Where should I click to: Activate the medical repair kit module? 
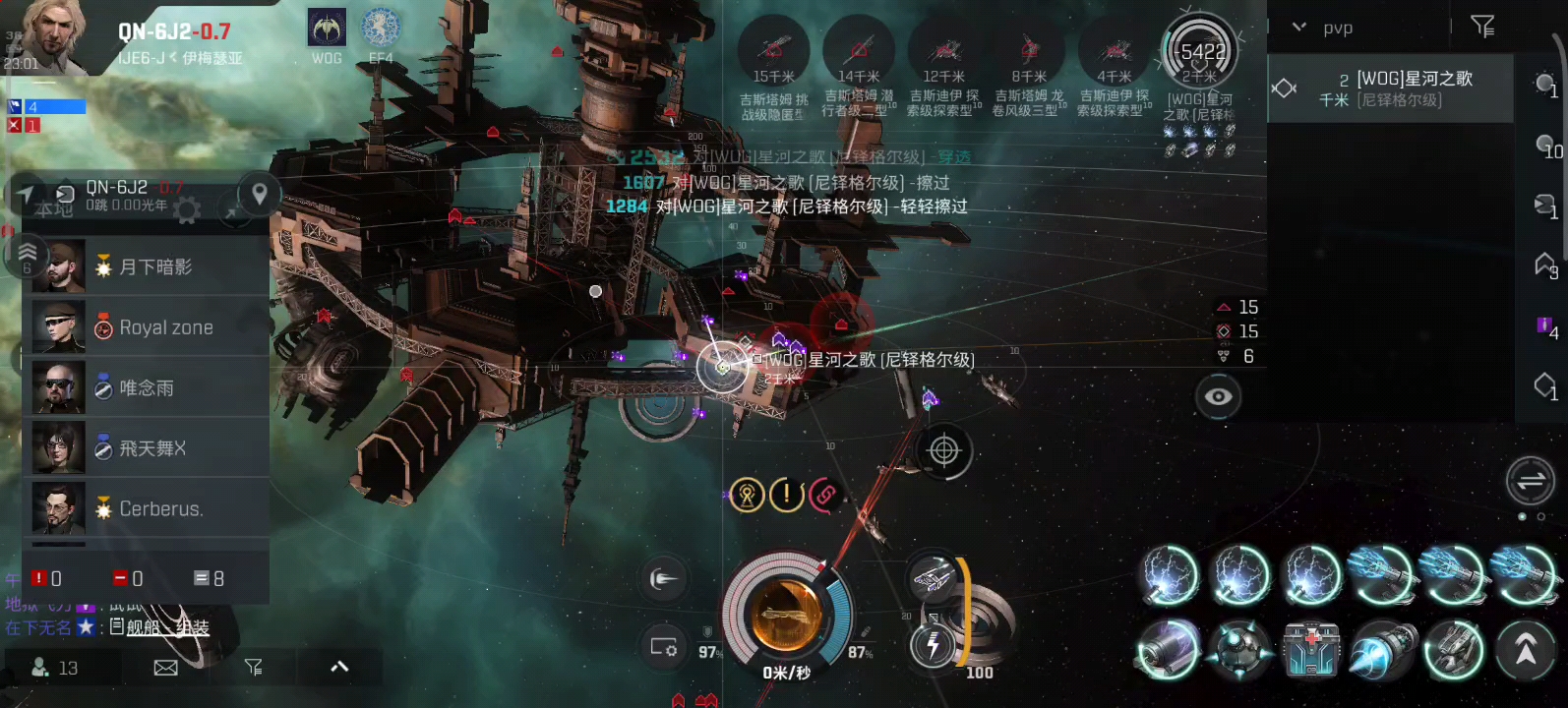pyautogui.click(x=1312, y=651)
